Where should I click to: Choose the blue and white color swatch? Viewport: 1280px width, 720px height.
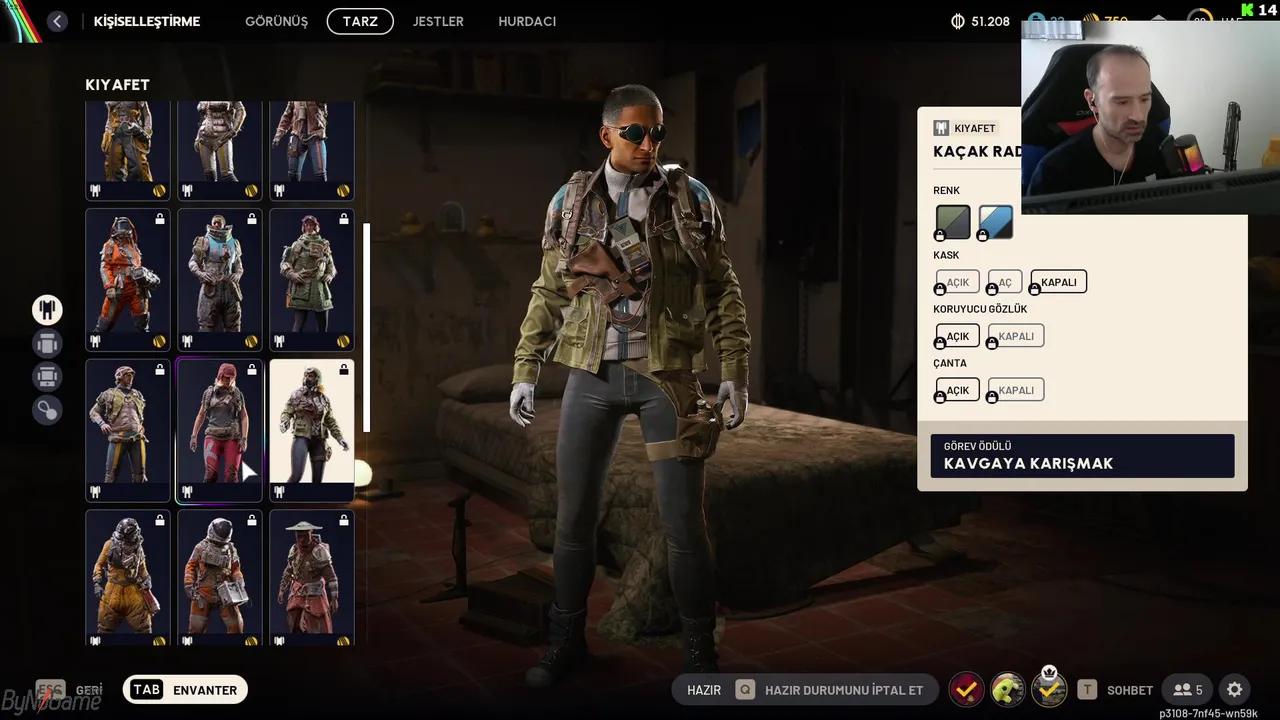tap(996, 222)
